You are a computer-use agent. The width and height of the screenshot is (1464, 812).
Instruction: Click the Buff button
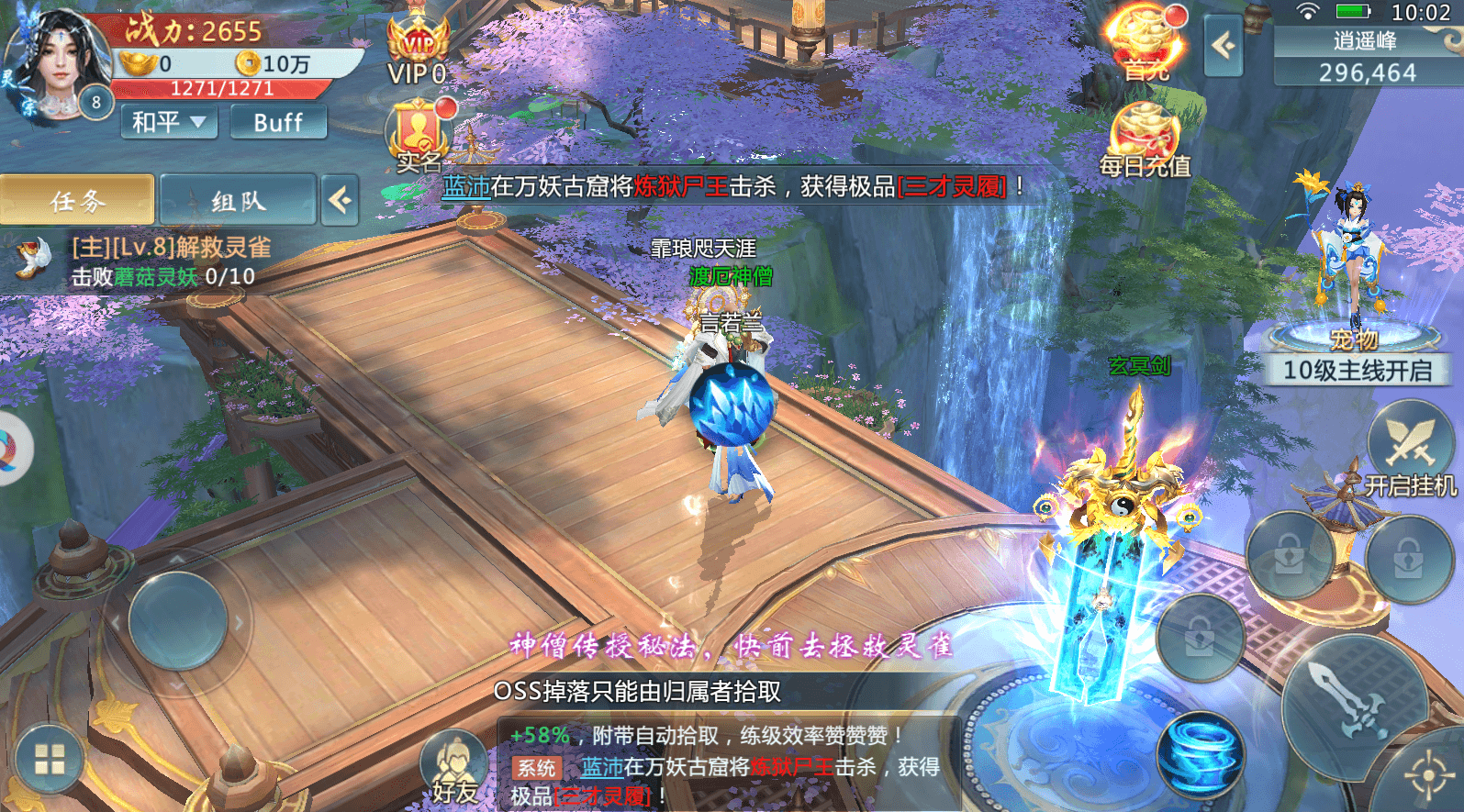click(278, 121)
